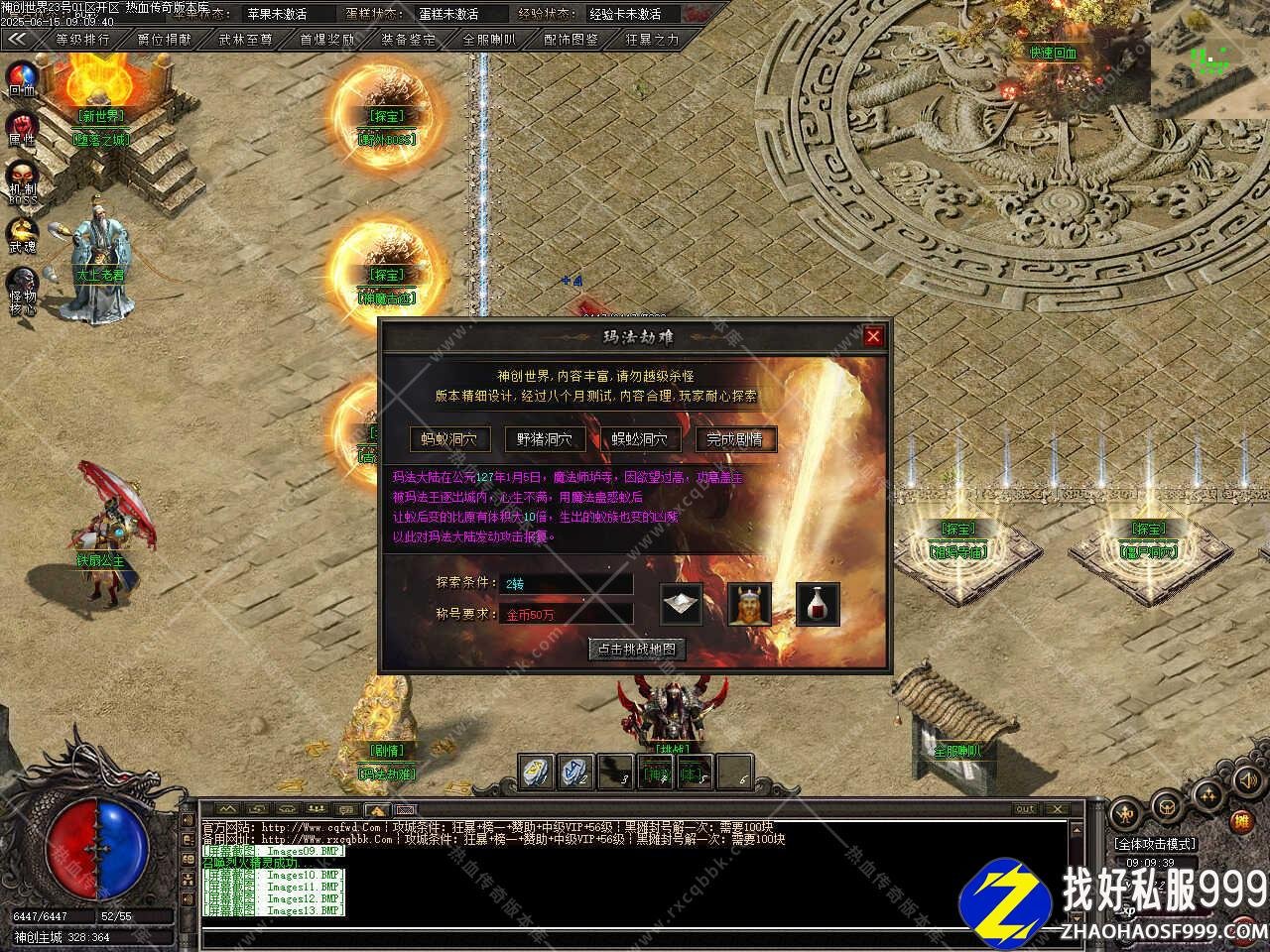The width and height of the screenshot is (1270, 952).
Task: Pick the 蜈蚣洞穴 option
Action: pos(640,439)
